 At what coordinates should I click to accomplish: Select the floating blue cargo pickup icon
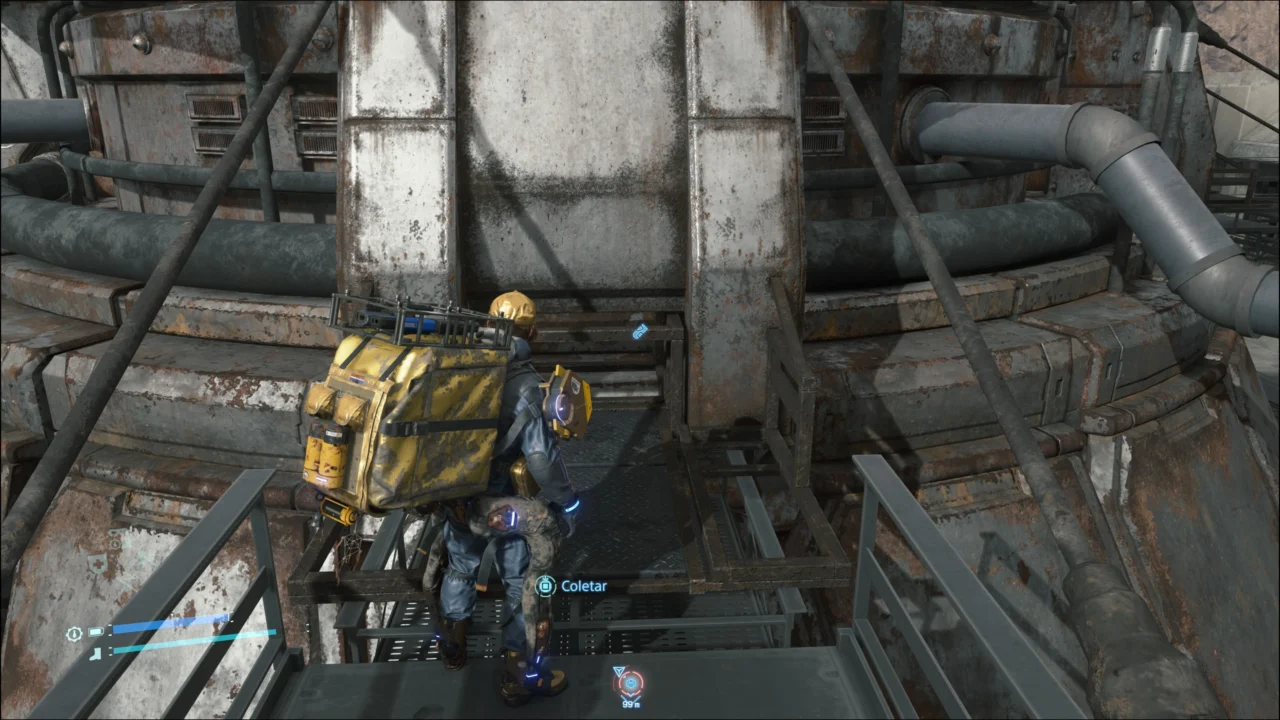[x=639, y=332]
